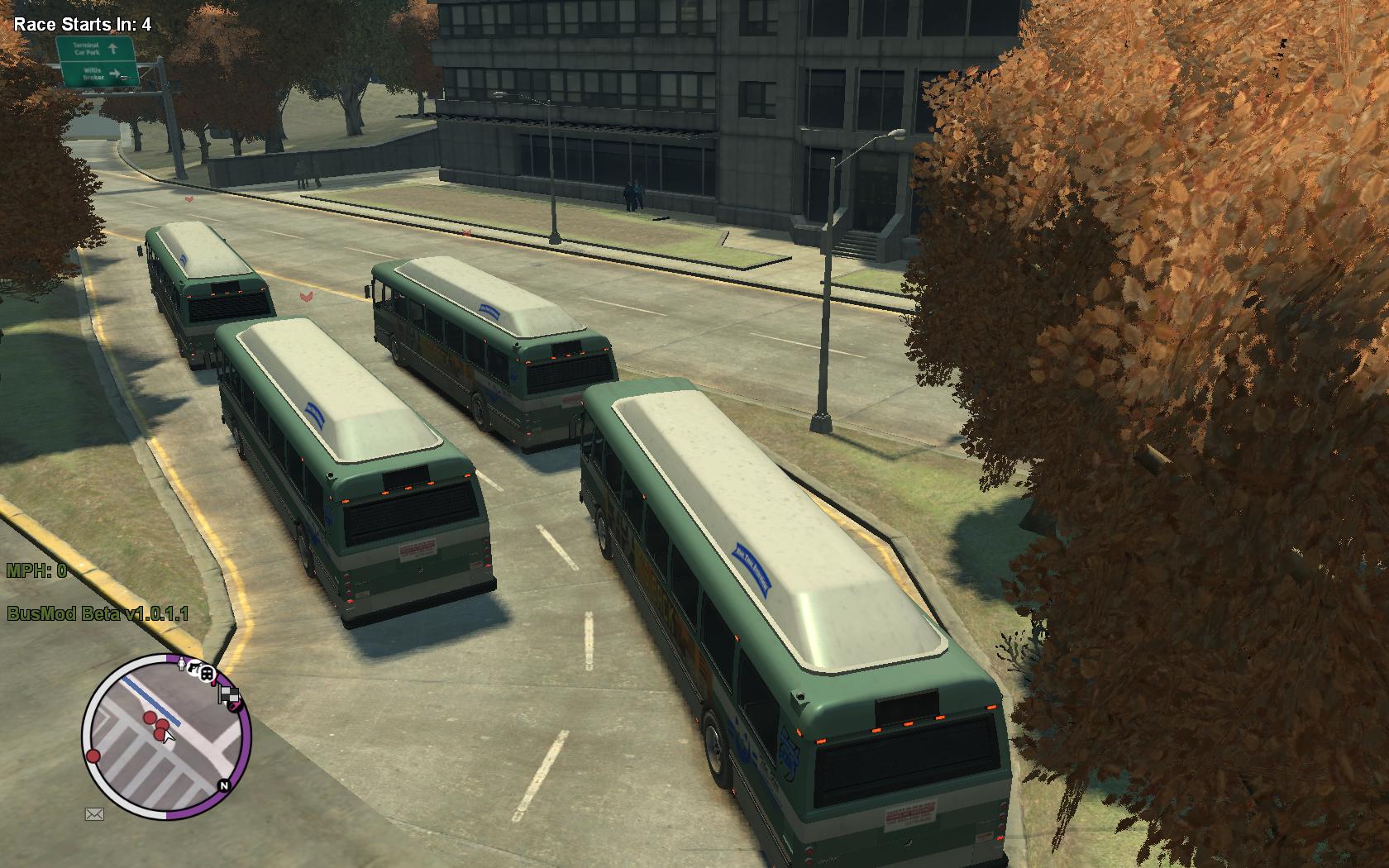This screenshot has width=1389, height=868.
Task: Click the white person blip on radar rim
Action: tap(181, 662)
